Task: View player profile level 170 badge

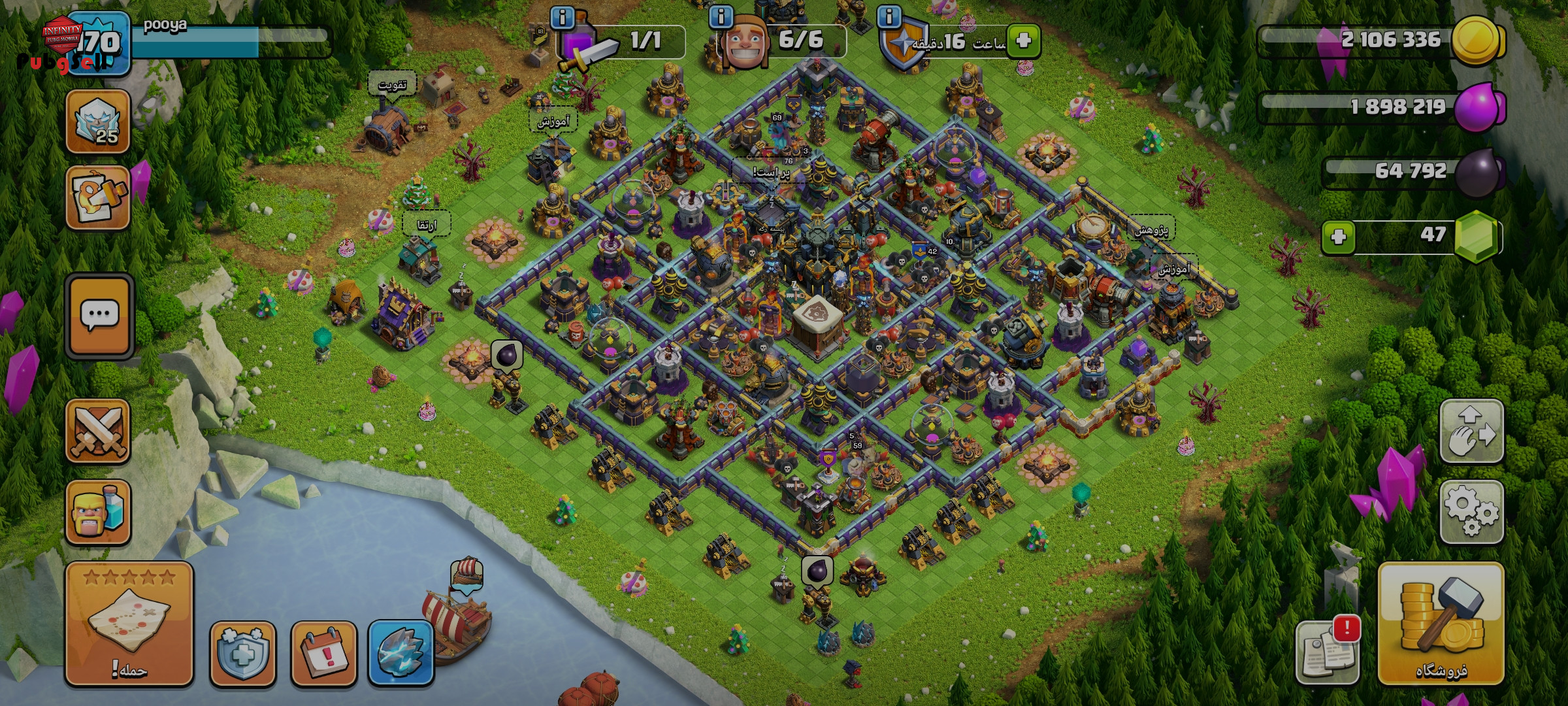Action: [x=98, y=43]
